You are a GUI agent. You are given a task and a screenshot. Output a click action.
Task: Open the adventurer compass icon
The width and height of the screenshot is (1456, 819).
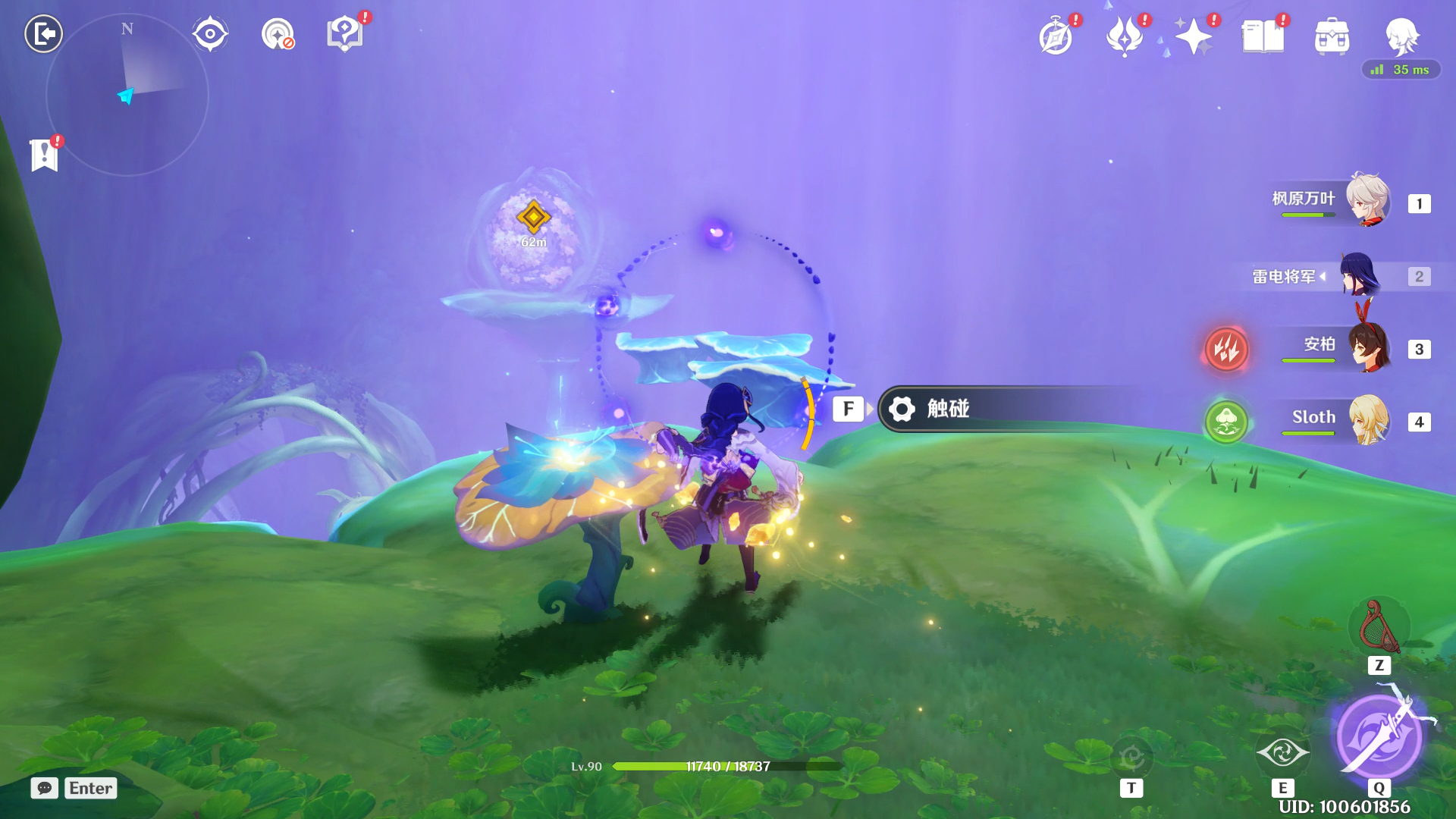(x=1056, y=36)
